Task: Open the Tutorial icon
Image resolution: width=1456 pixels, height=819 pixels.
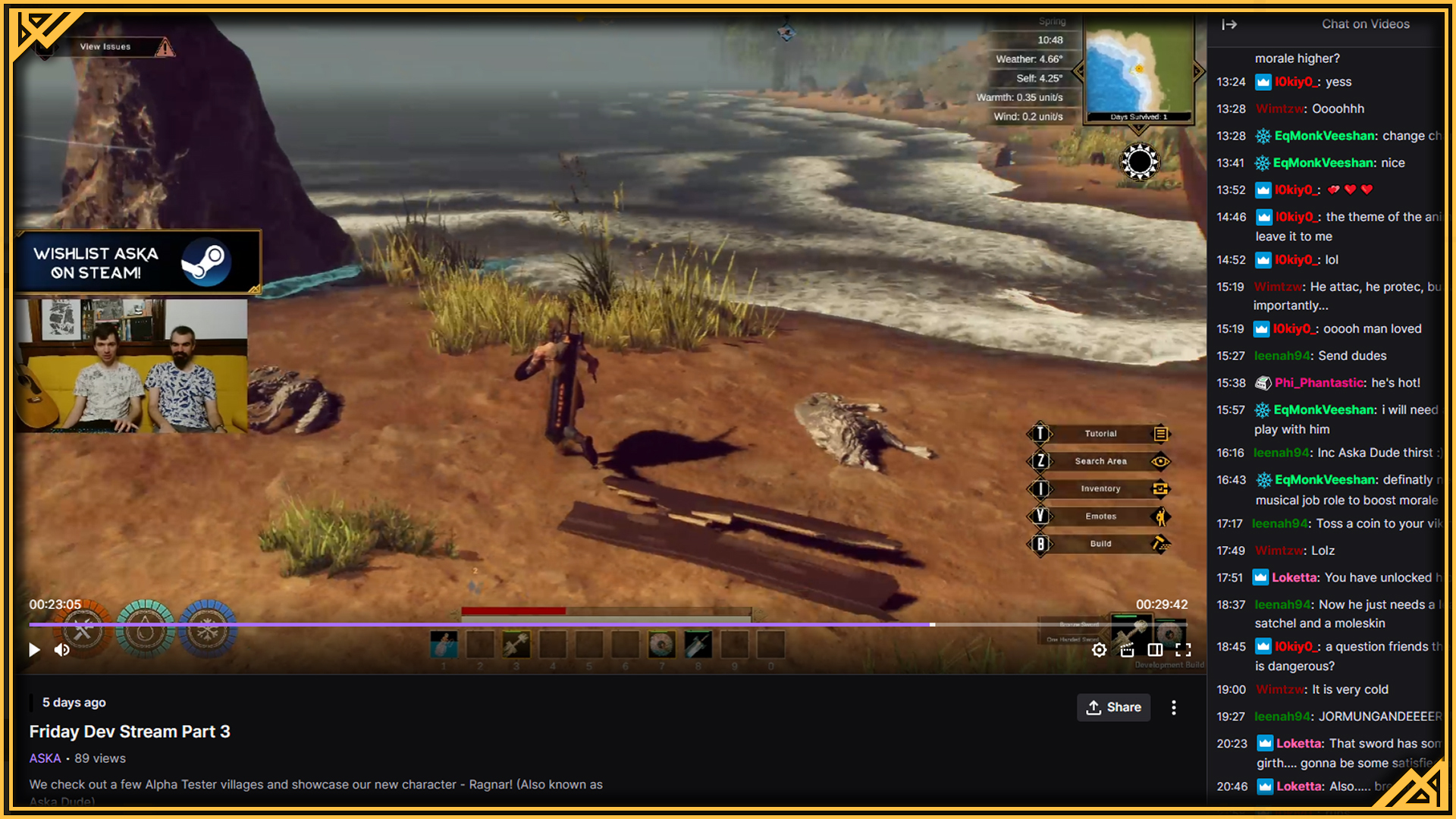Action: 1160,434
